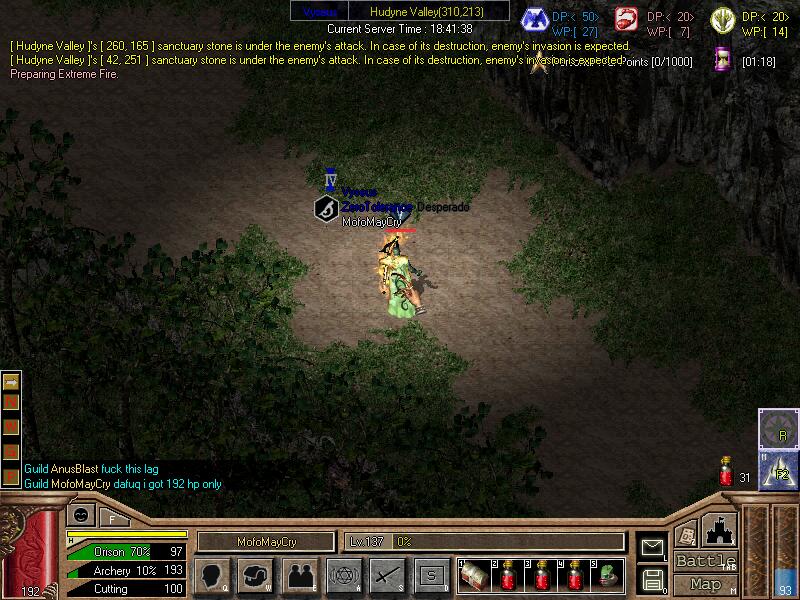Open the mail envelope icon
This screenshot has width=800, height=600.
click(652, 546)
